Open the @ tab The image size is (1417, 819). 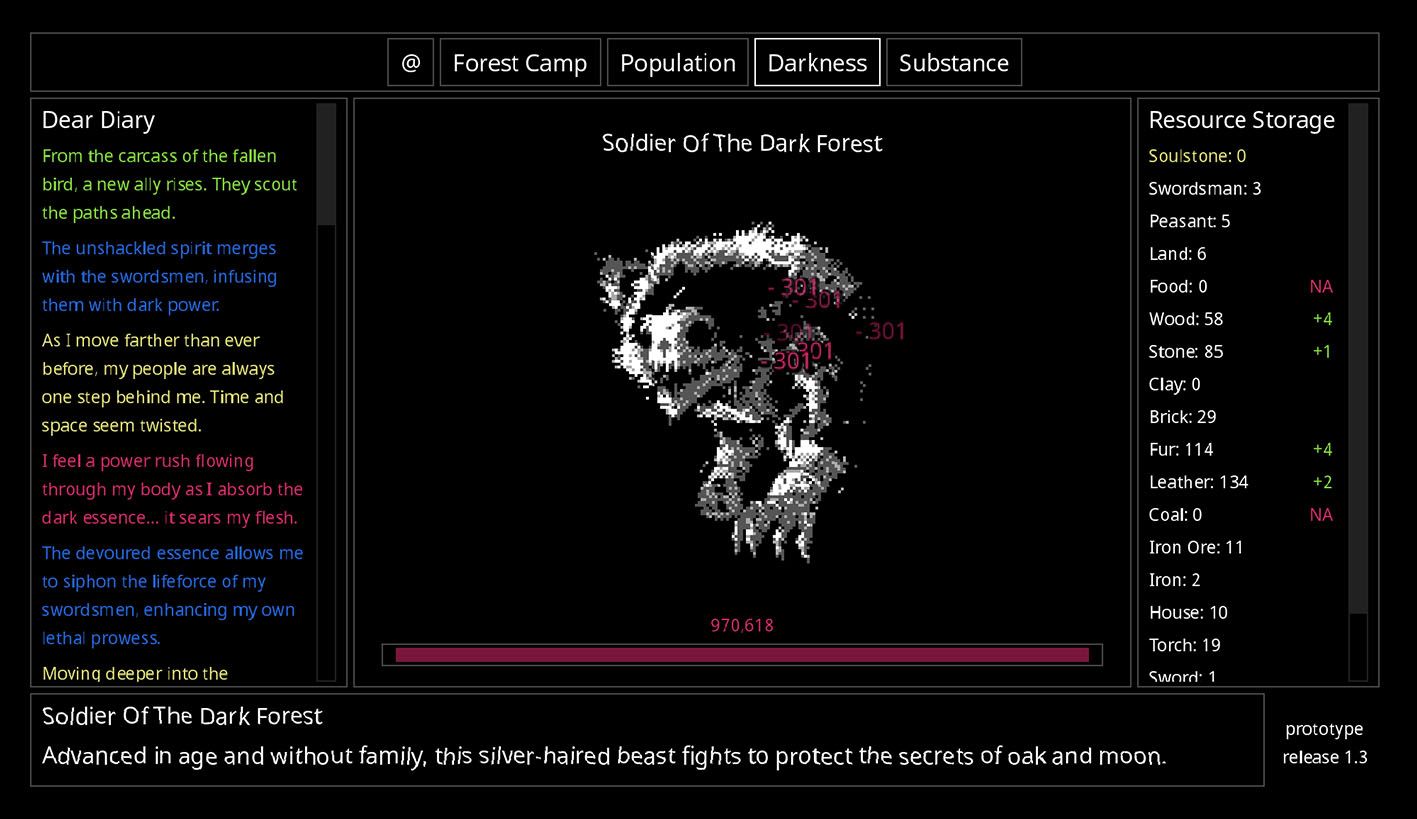click(410, 63)
